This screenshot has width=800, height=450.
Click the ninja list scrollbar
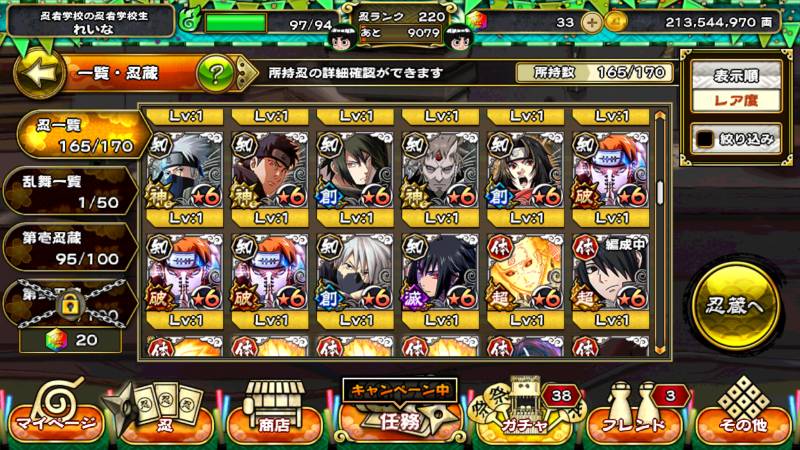pos(660,230)
